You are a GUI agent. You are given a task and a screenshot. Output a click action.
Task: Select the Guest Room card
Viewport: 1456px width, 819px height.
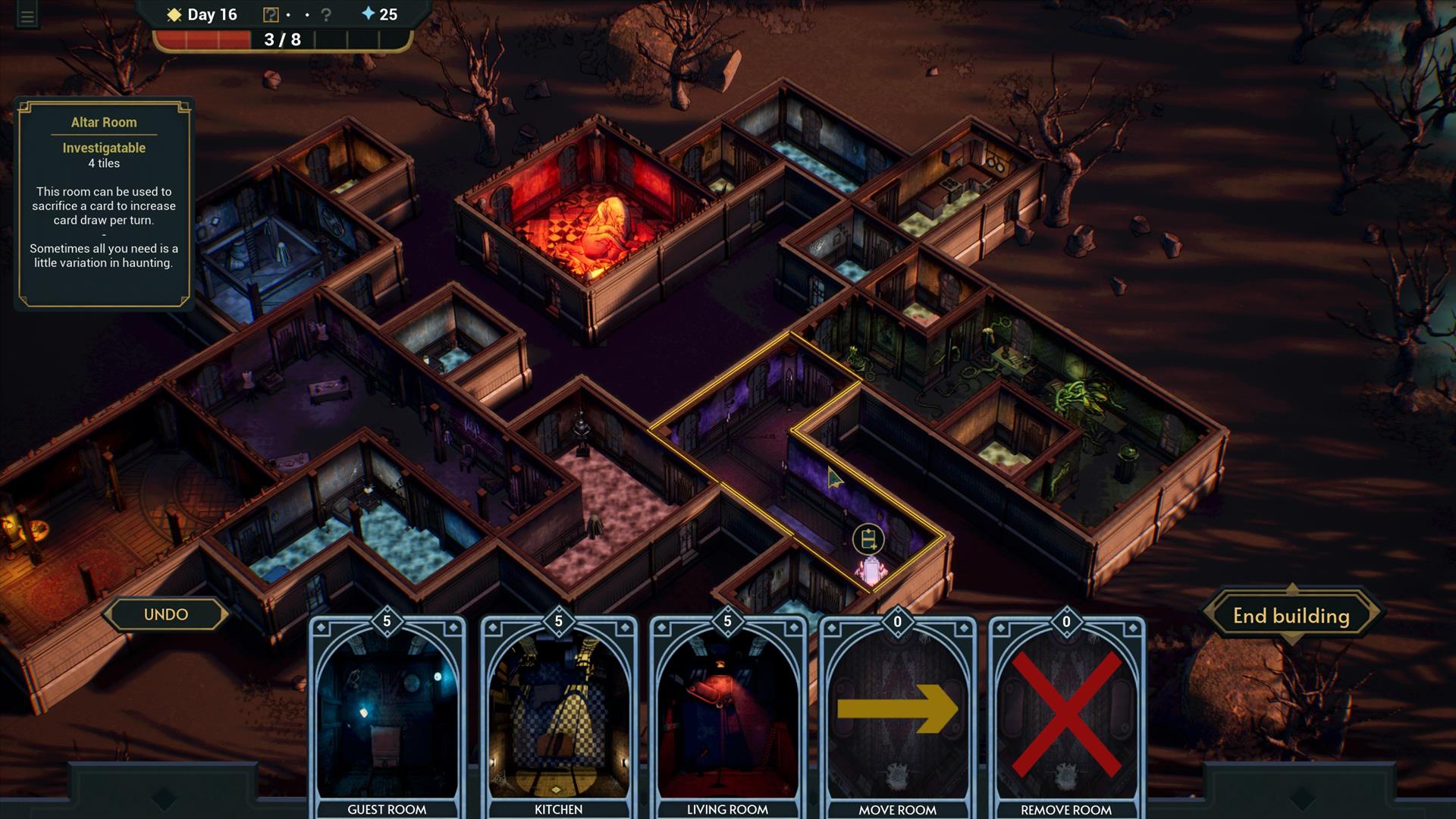click(387, 717)
